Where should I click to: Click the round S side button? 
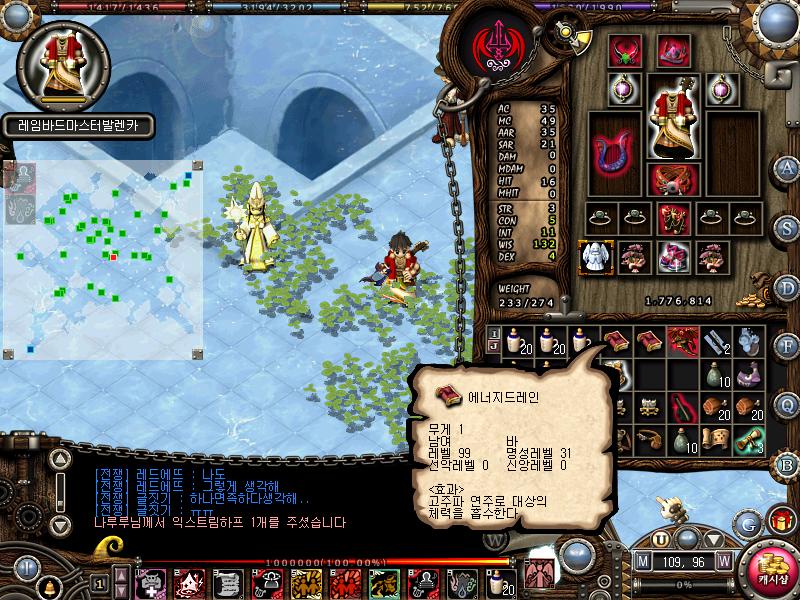pyautogui.click(x=788, y=227)
